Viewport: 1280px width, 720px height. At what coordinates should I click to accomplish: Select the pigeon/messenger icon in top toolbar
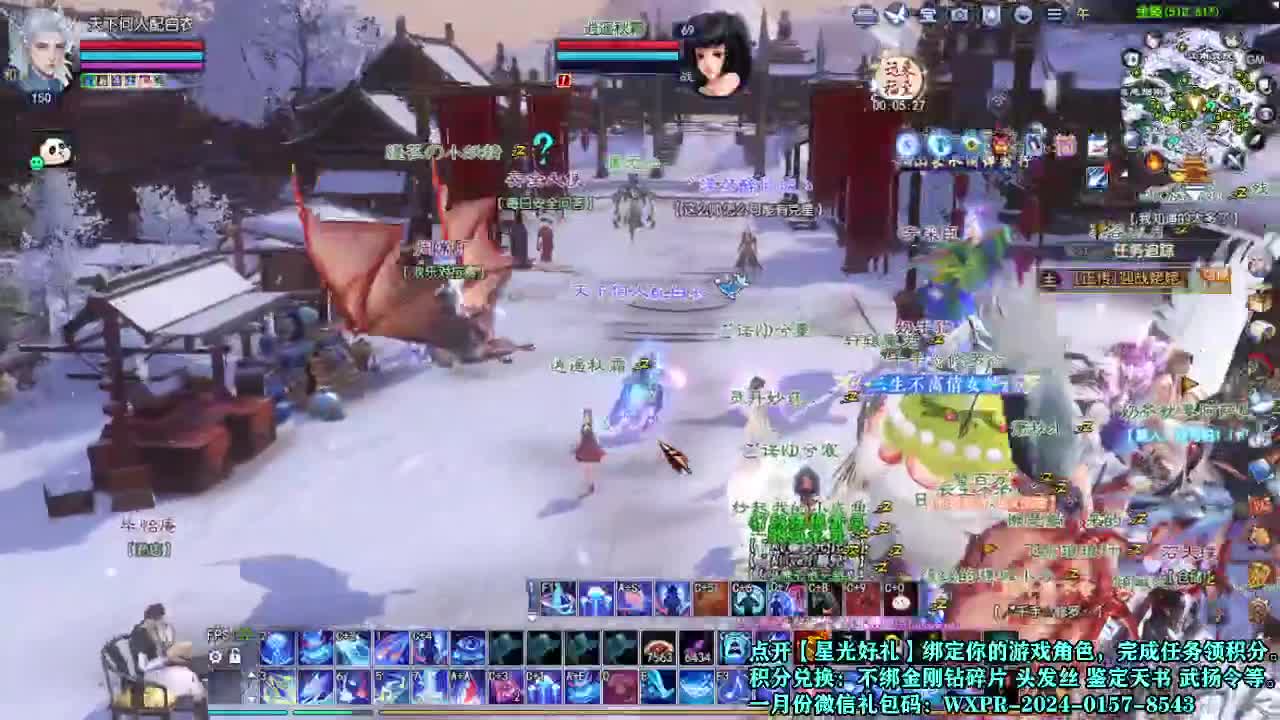(895, 13)
